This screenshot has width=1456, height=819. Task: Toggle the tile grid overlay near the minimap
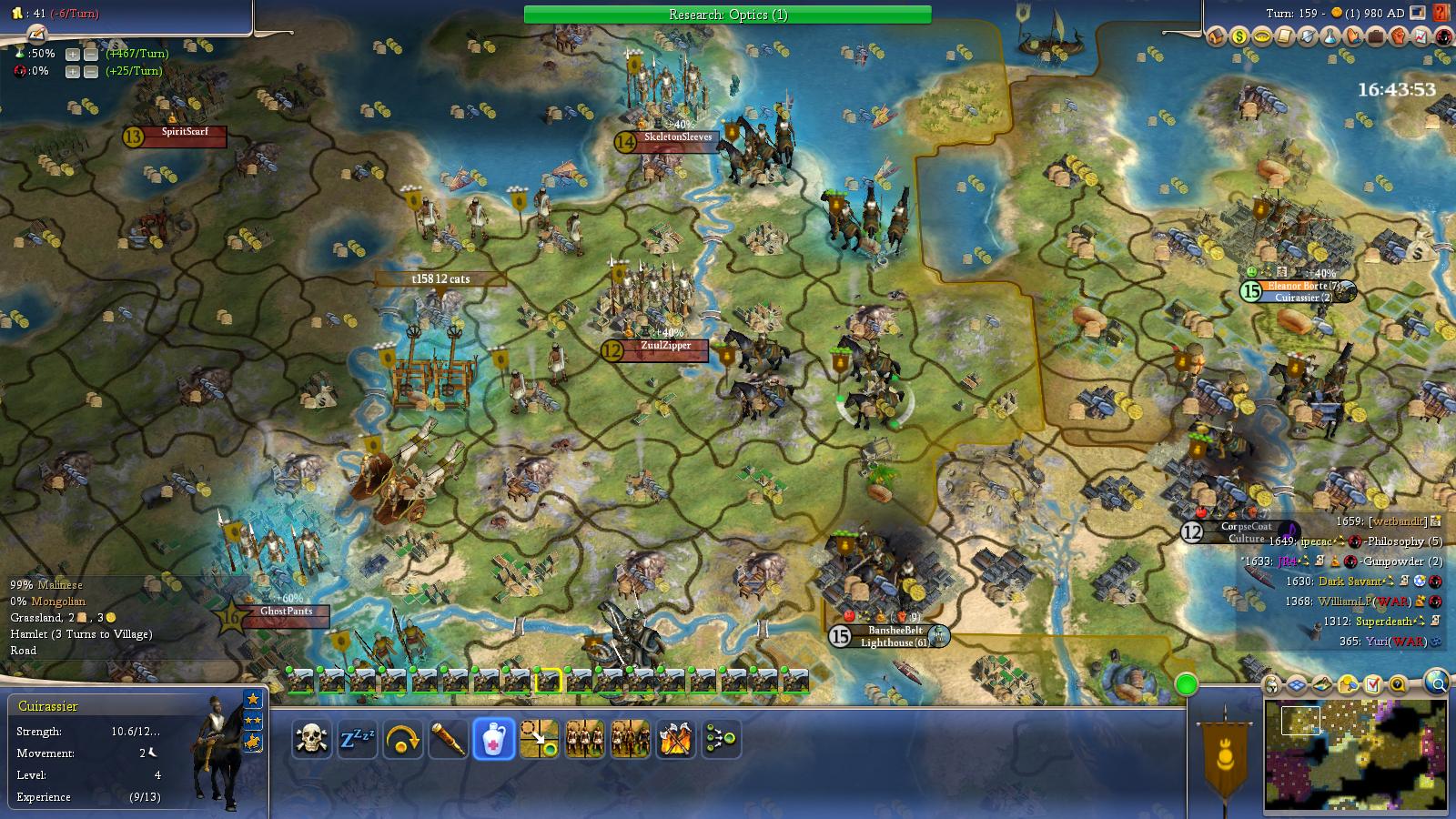point(1295,685)
